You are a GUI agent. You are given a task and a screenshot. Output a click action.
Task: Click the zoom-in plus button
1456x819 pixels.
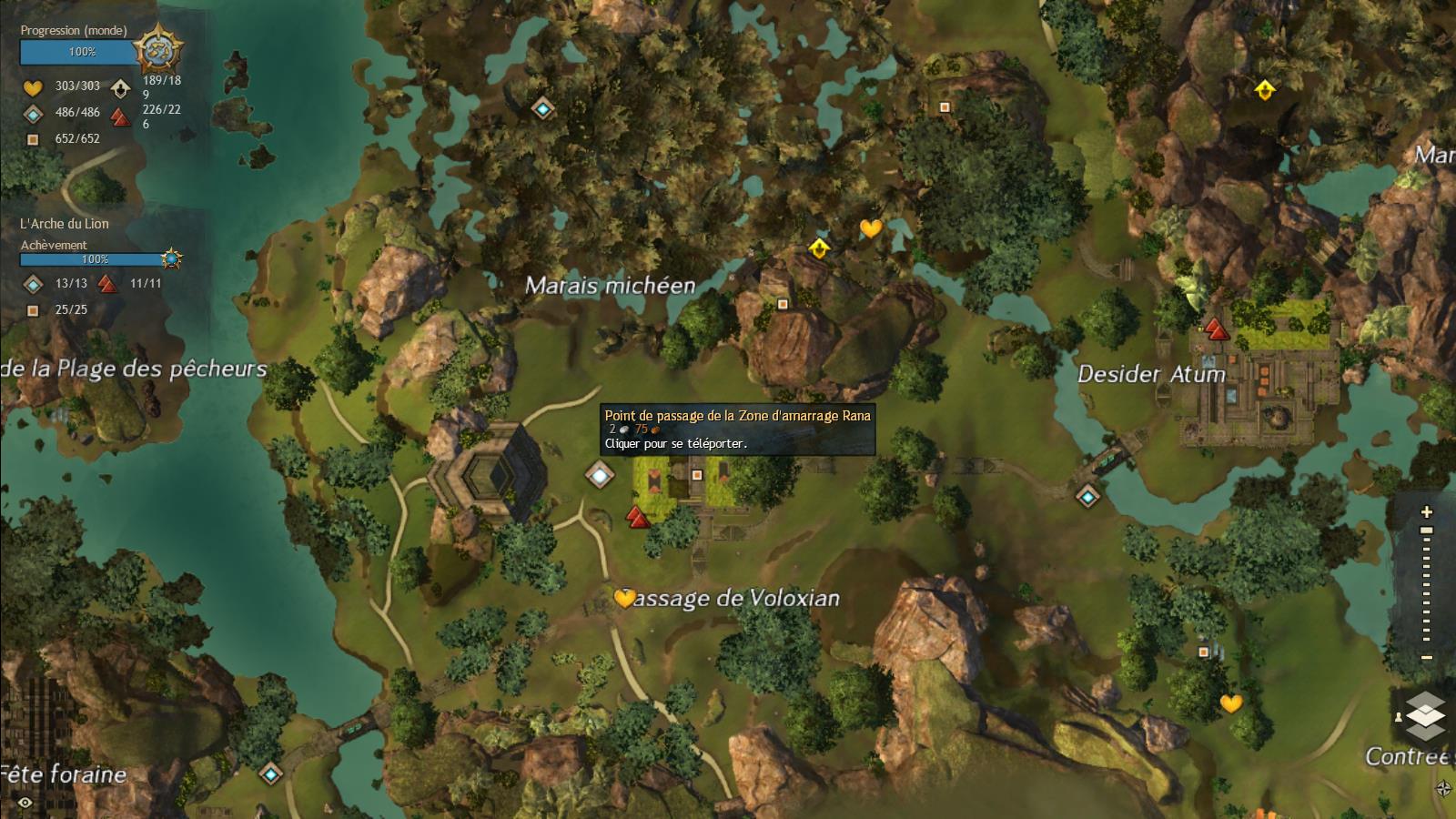click(x=1427, y=512)
